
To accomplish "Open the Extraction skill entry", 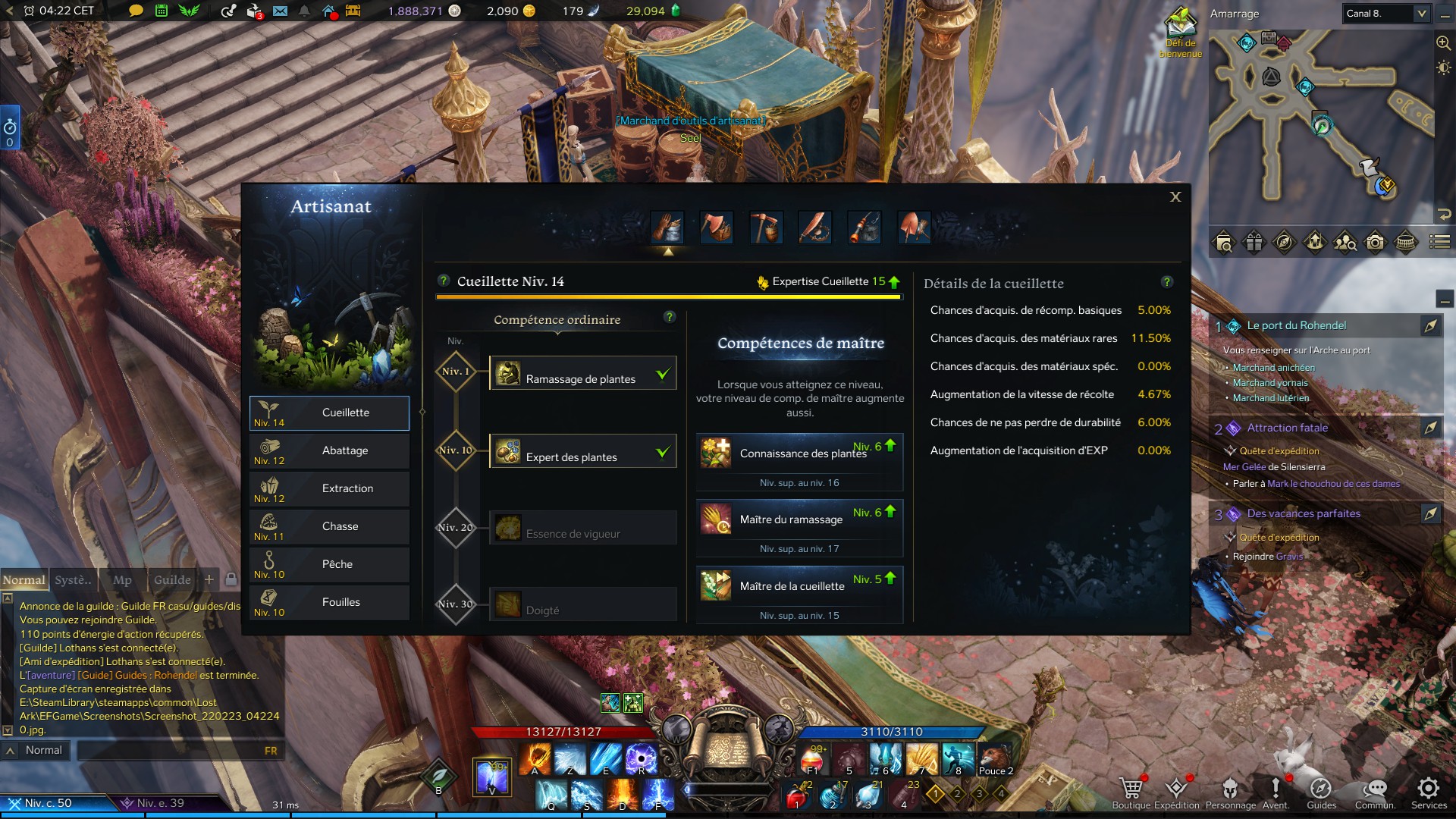I will click(x=329, y=489).
